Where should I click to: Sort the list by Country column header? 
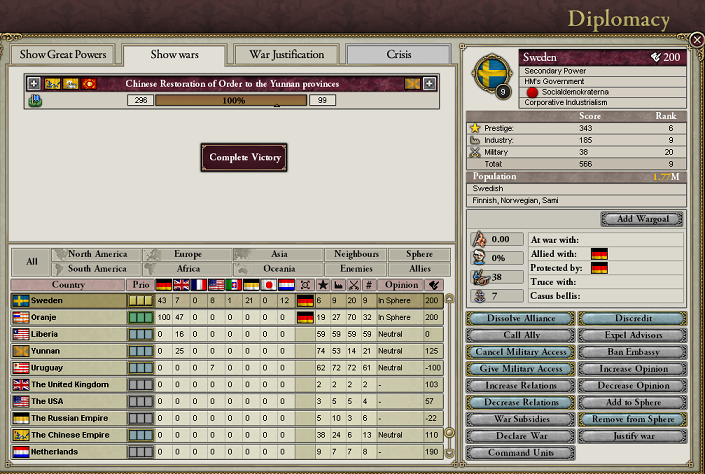coord(67,285)
